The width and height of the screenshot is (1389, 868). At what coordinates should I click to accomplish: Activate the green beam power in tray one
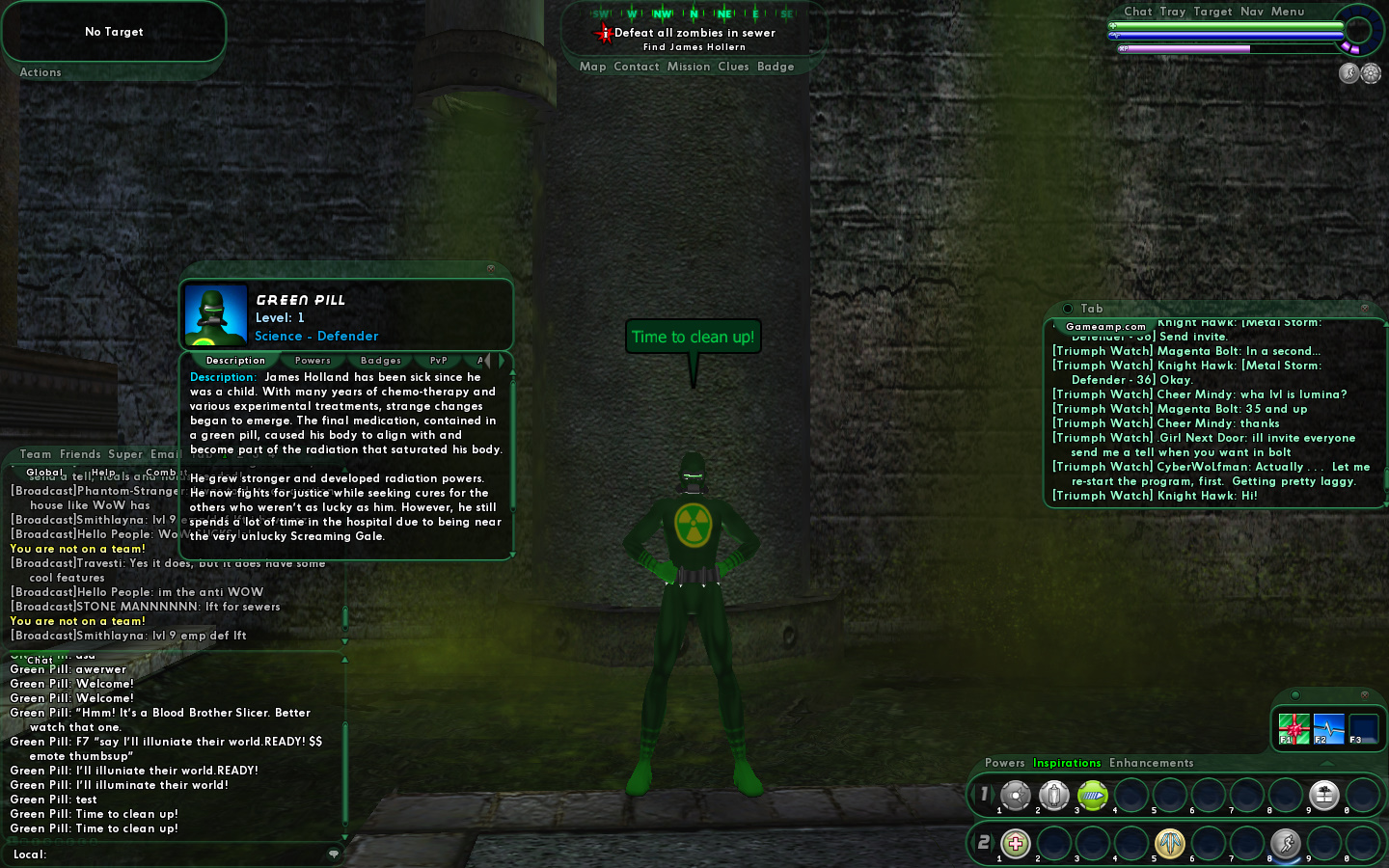tap(1092, 795)
